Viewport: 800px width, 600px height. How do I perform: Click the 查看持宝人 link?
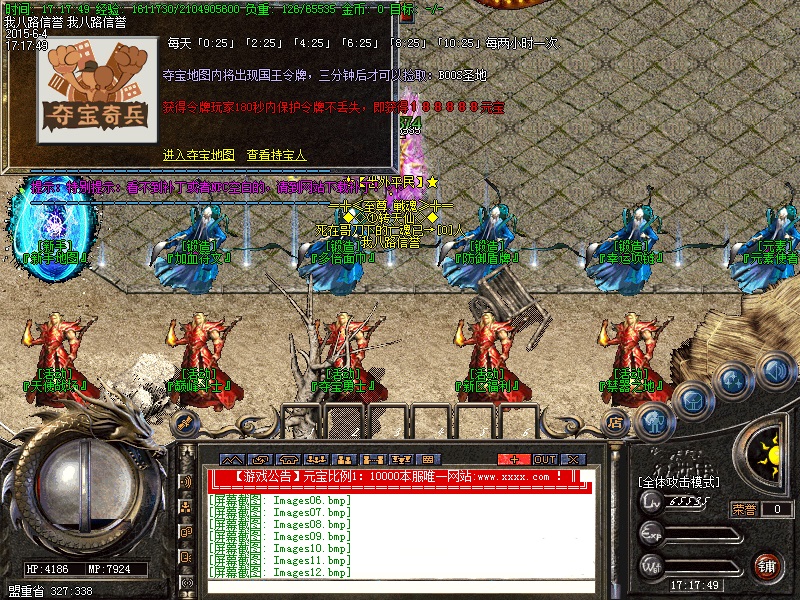coord(276,156)
